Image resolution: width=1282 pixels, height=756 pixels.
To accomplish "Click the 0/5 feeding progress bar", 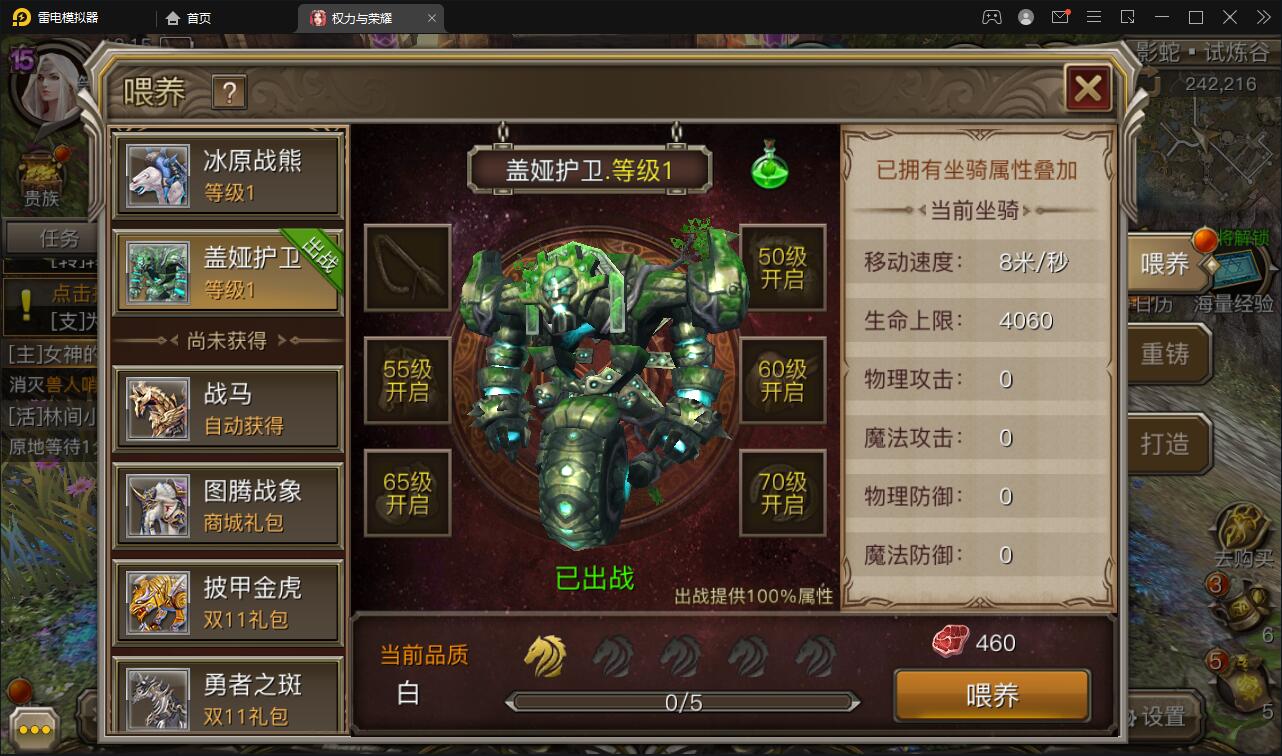I will [x=683, y=703].
